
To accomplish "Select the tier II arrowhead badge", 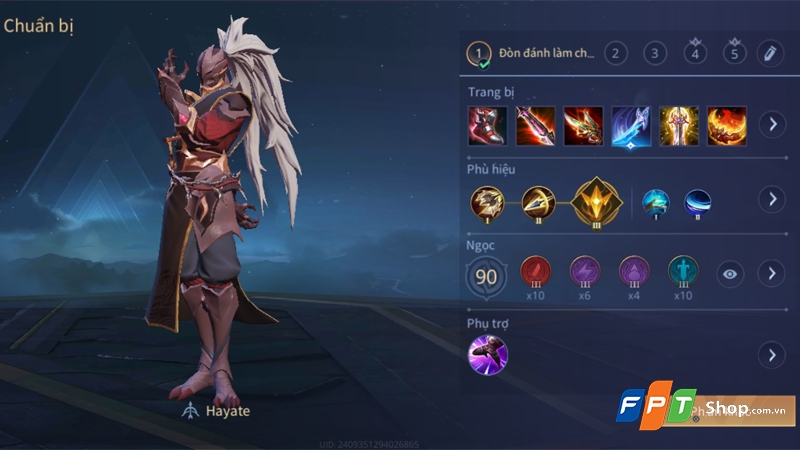I will tap(538, 200).
